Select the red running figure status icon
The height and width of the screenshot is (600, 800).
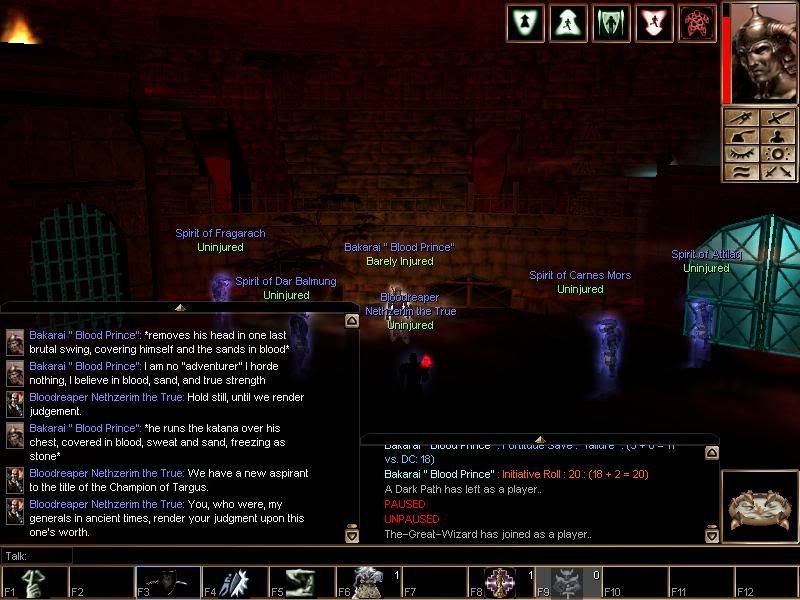coord(654,23)
